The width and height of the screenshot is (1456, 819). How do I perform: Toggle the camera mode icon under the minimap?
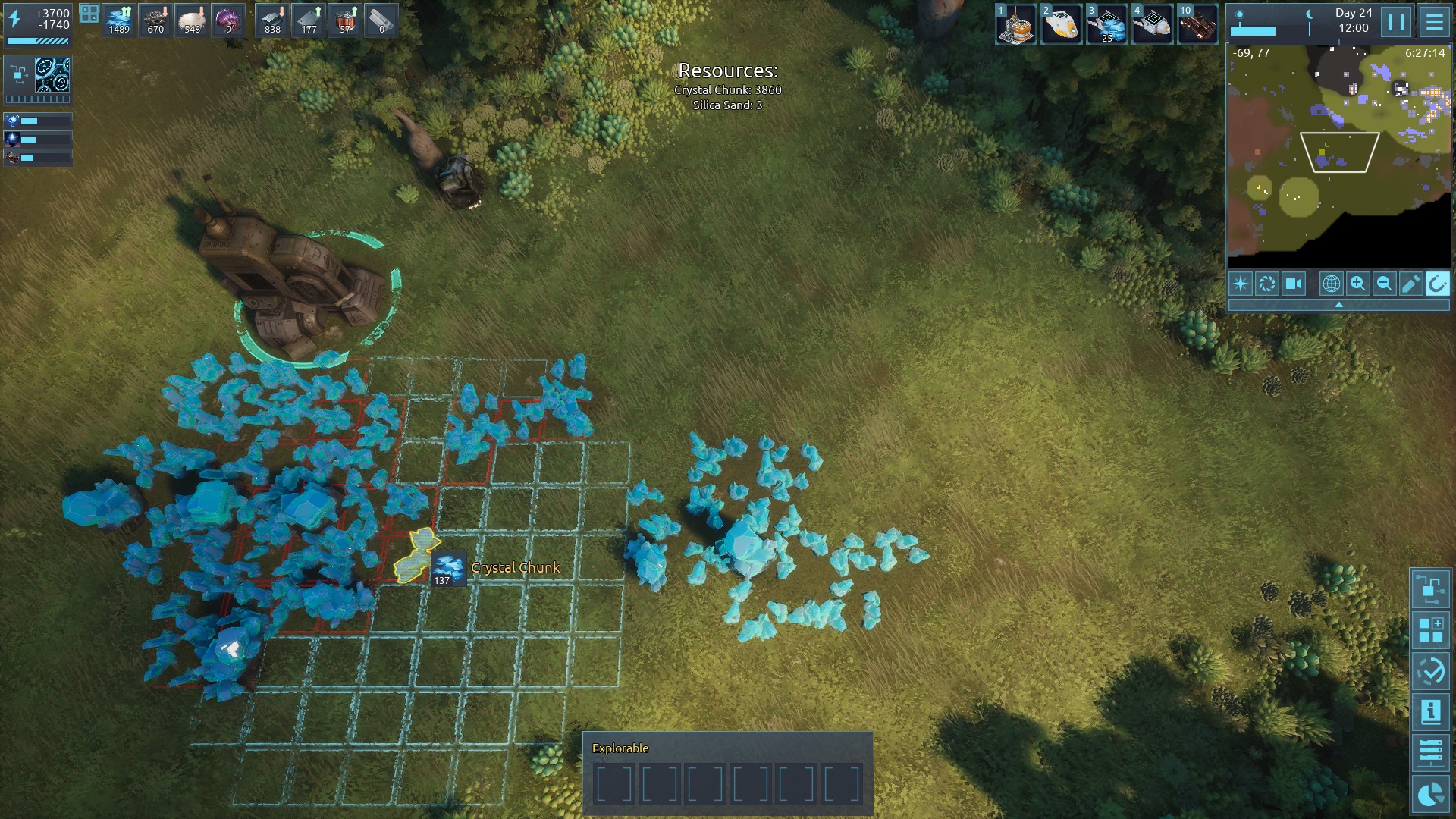1294,284
